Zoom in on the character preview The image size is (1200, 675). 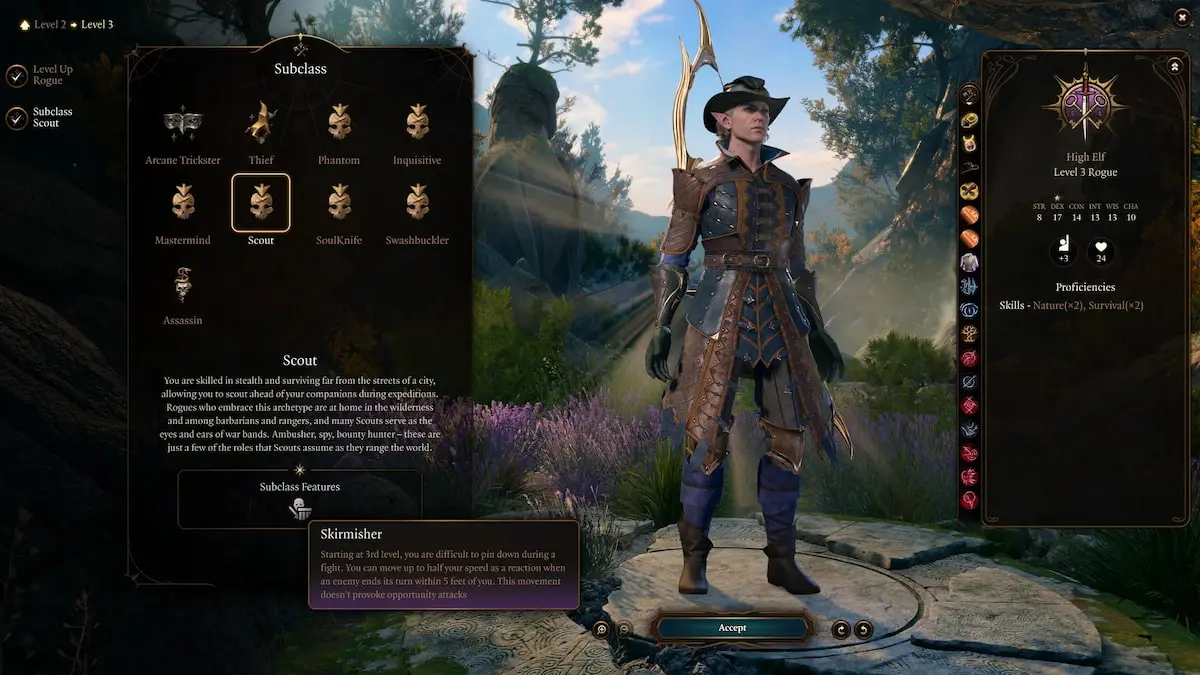pos(601,629)
